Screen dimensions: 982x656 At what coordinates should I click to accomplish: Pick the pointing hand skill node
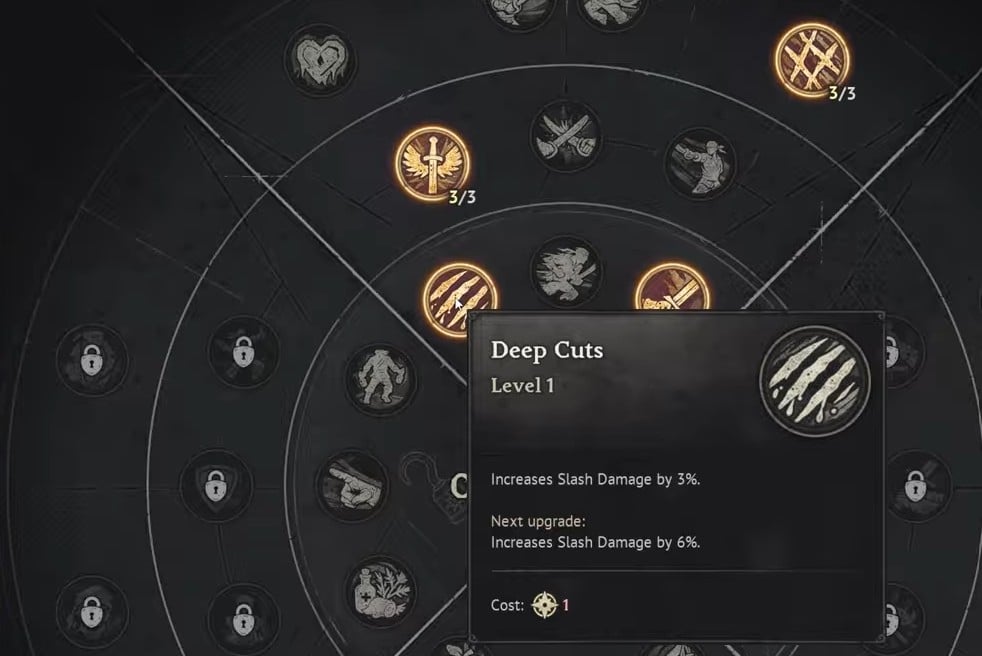pos(351,483)
